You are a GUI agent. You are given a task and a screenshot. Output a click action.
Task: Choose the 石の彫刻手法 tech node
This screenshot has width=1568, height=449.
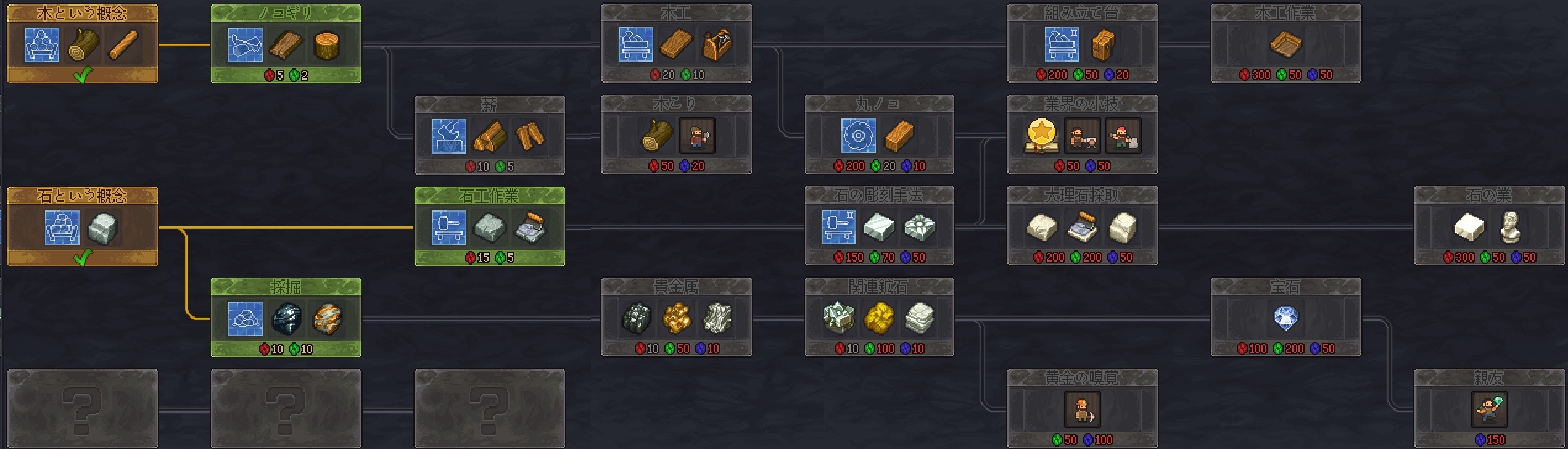coord(879,227)
